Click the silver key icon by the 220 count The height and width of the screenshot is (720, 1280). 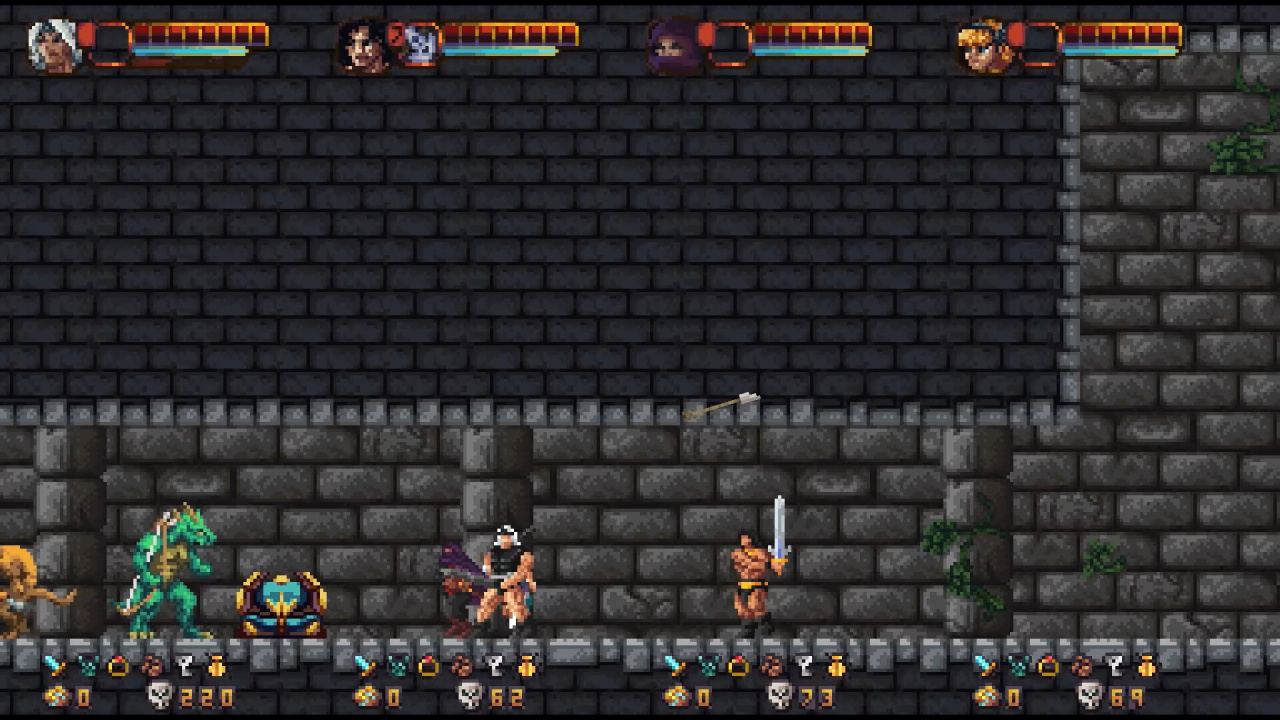(x=186, y=666)
